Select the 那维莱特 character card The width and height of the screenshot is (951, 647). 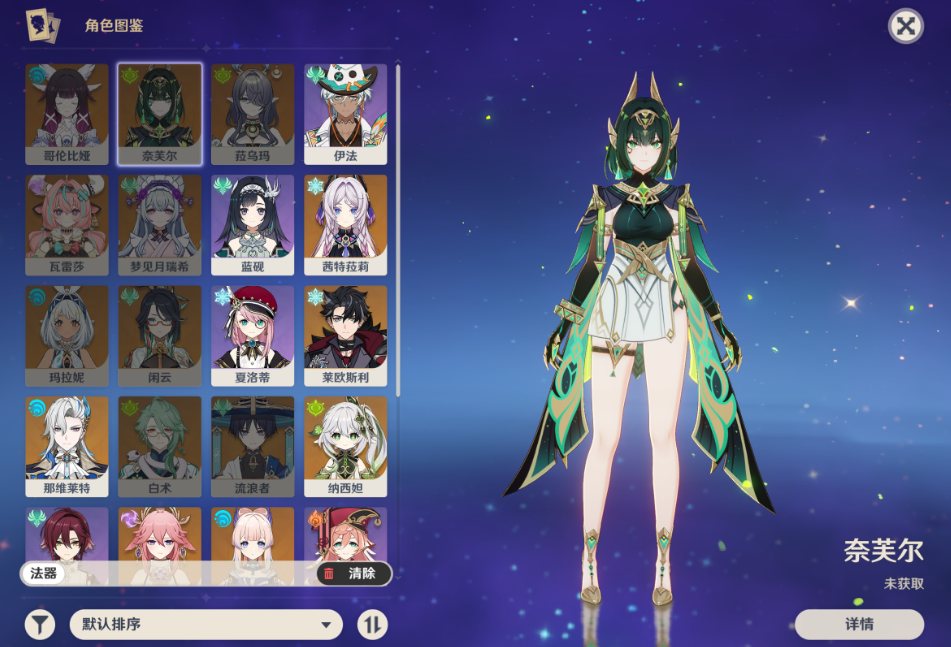[x=67, y=447]
